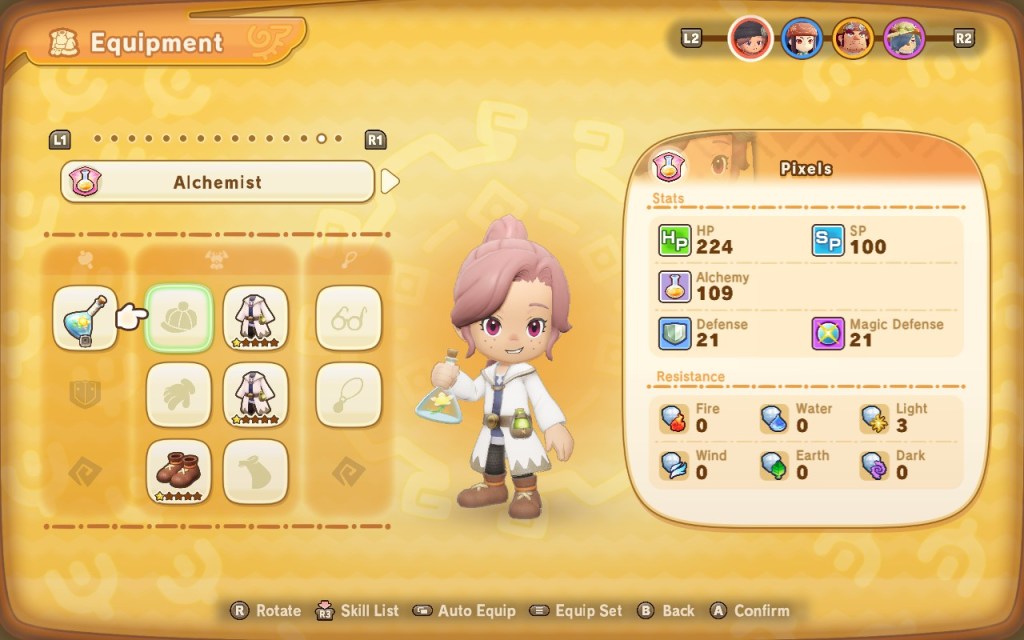Screen dimensions: 1024x640
Task: Switch to the blue-bordered party member portrait
Action: pyautogui.click(x=801, y=38)
